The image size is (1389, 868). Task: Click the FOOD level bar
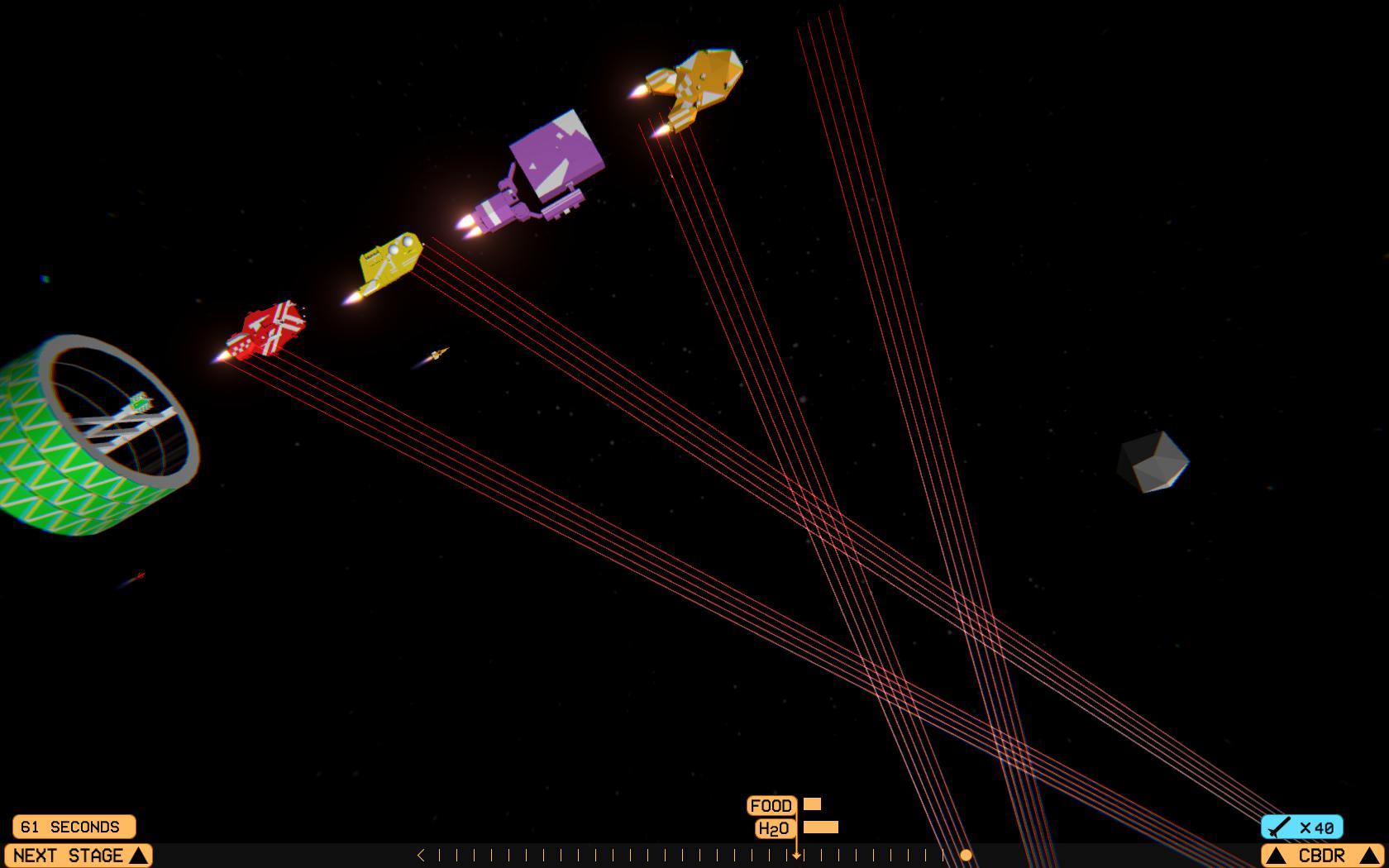(x=812, y=804)
